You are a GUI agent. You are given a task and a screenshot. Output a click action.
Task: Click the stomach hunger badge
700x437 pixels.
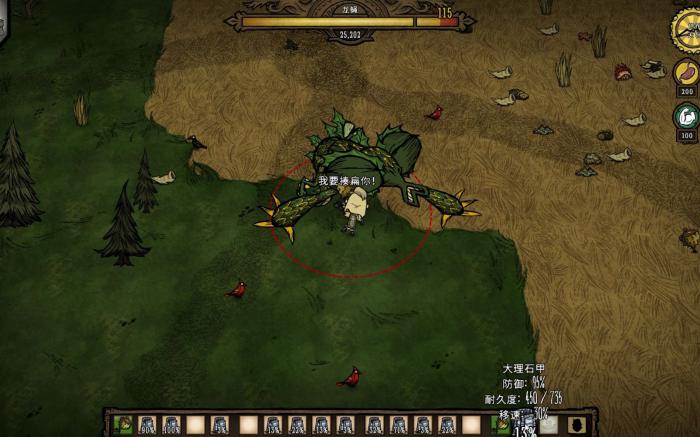pyautogui.click(x=687, y=73)
